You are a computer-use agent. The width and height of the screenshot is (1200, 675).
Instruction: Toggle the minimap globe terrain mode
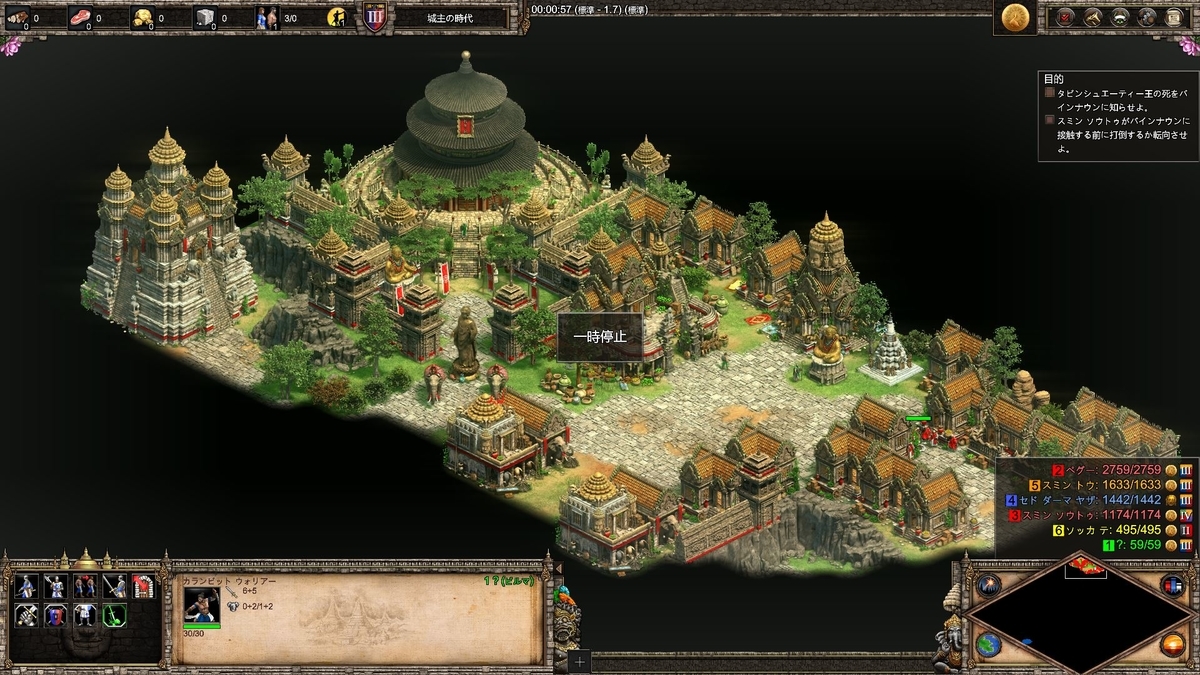coord(989,643)
